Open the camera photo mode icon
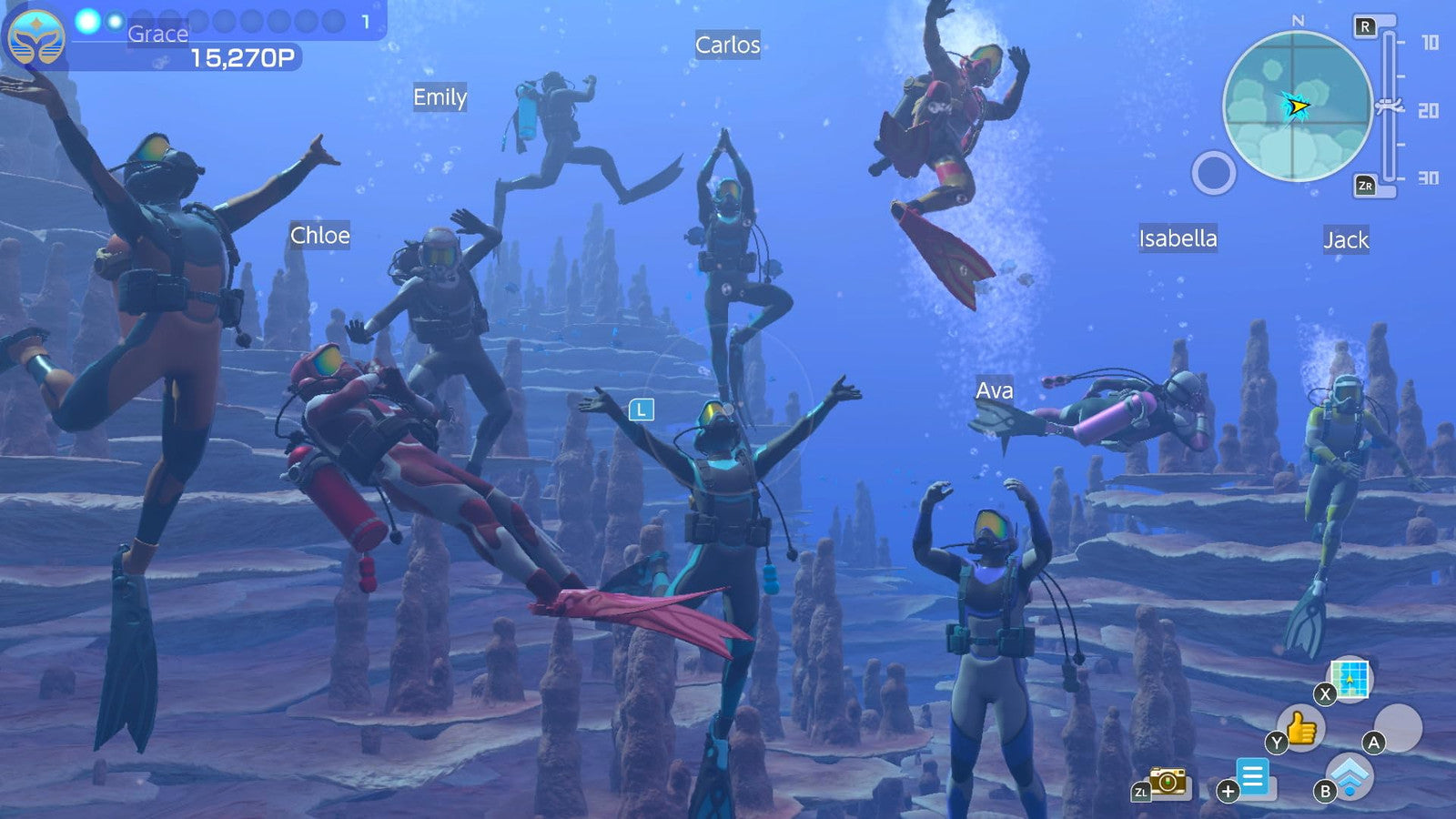Screen dimensions: 1456x819 click(1168, 781)
